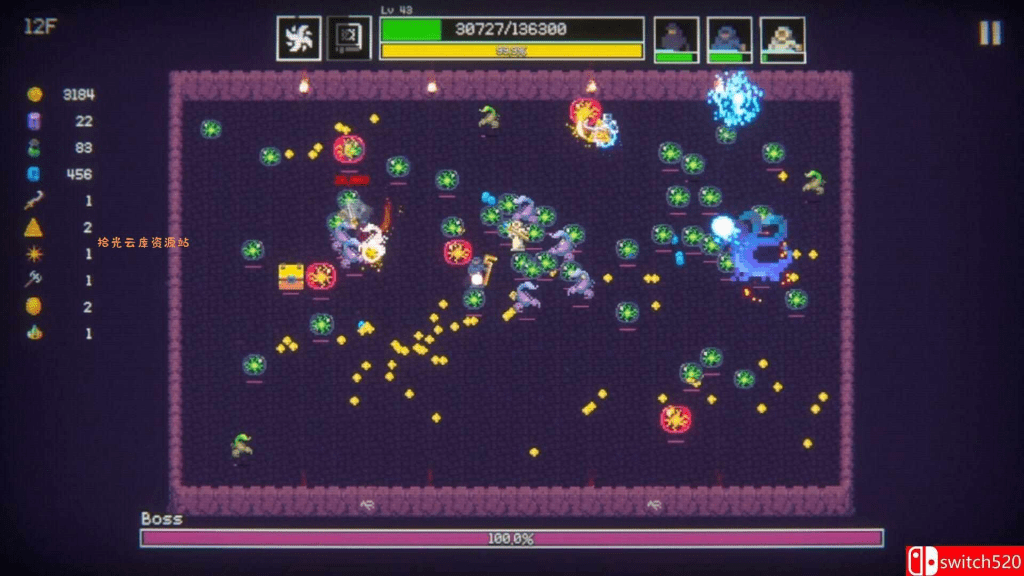
Task: Click the blue gem resource icon
Action: click(x=35, y=174)
